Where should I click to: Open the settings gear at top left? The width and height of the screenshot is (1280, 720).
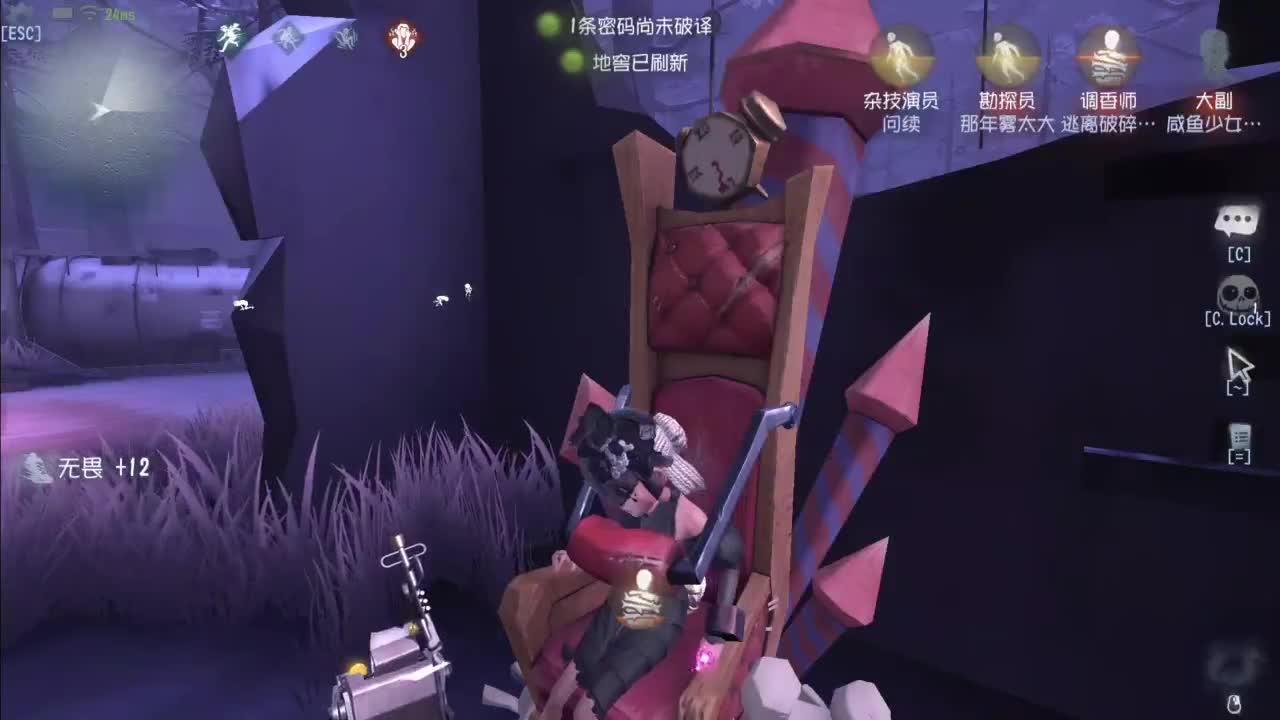[x=20, y=12]
